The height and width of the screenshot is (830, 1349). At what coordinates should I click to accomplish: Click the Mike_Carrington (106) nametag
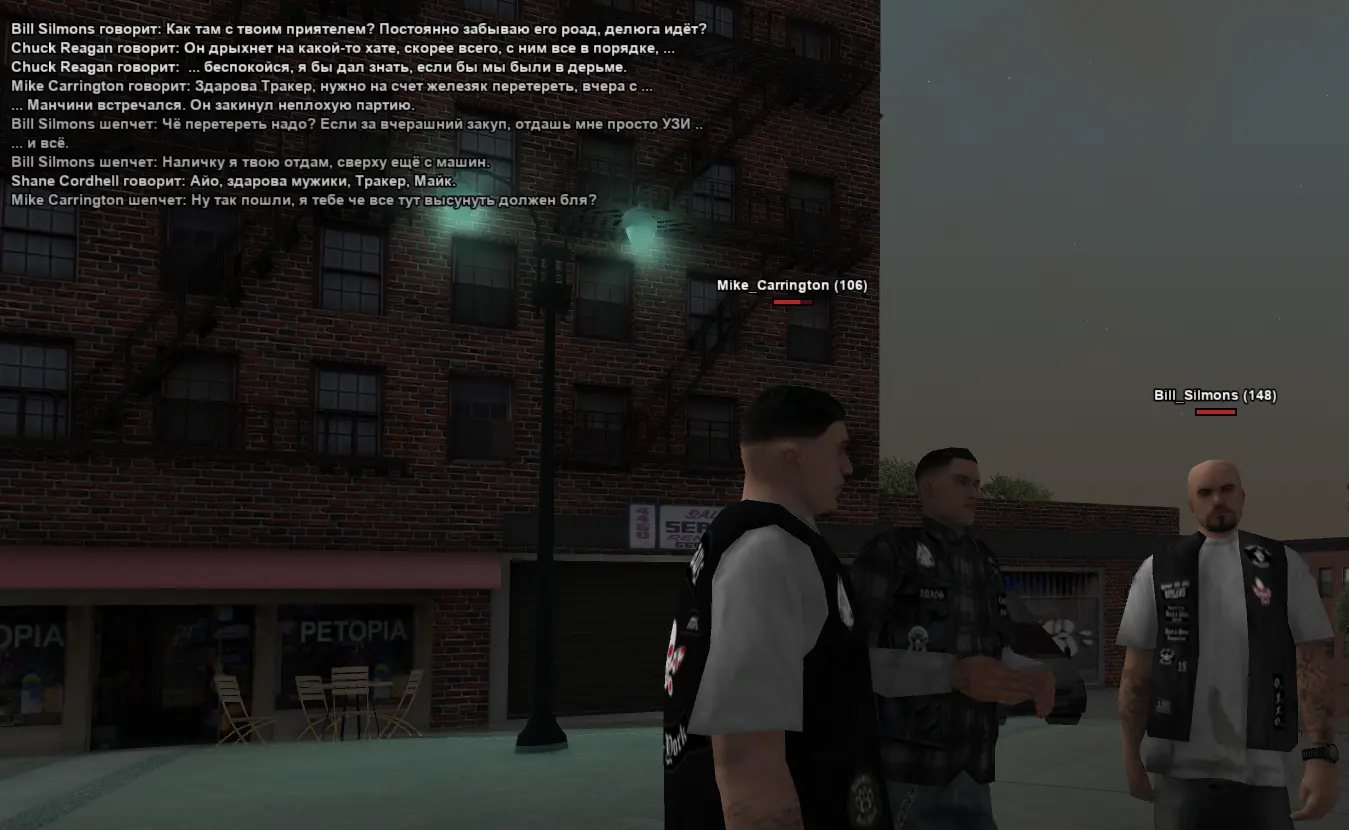(x=789, y=285)
